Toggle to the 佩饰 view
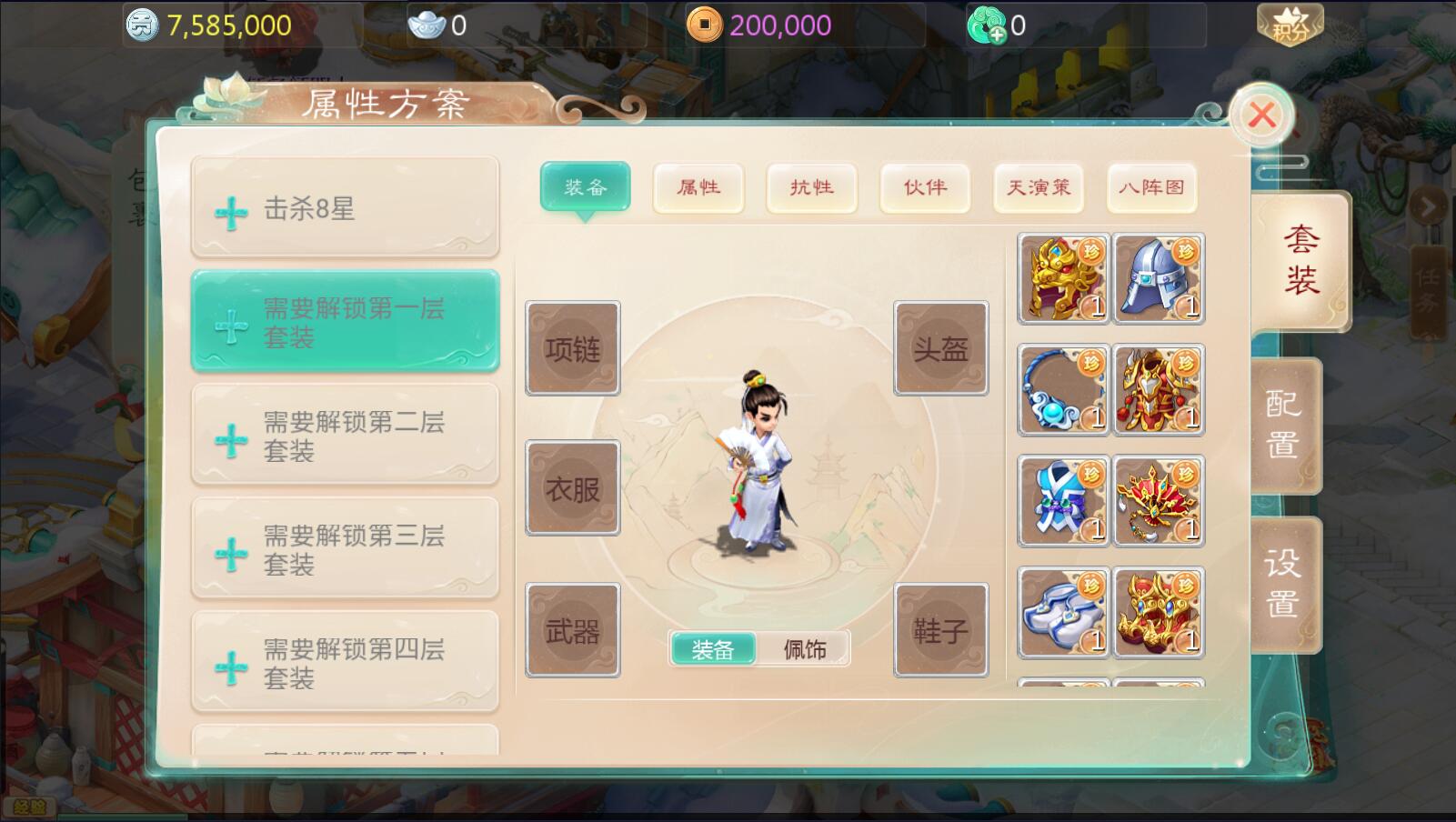 [x=805, y=649]
